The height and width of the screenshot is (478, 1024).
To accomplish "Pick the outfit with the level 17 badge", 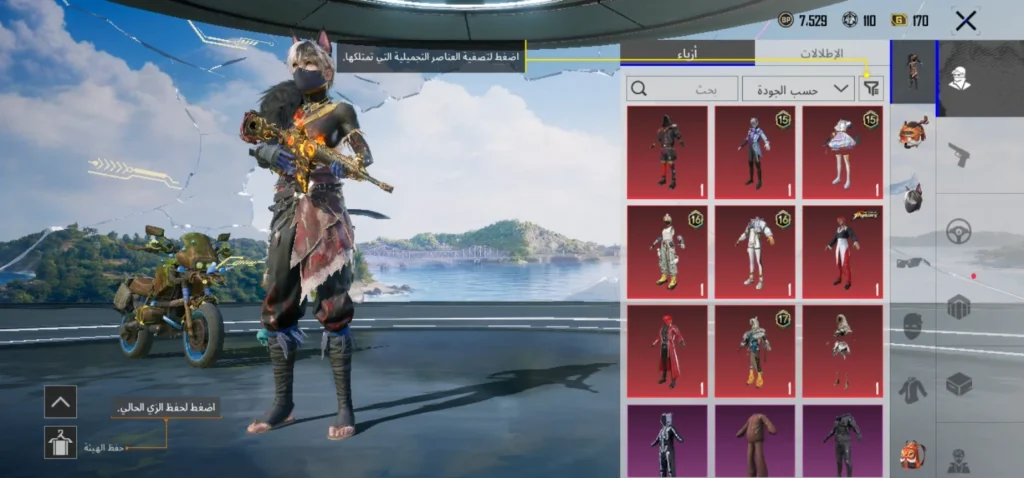I will coord(755,351).
